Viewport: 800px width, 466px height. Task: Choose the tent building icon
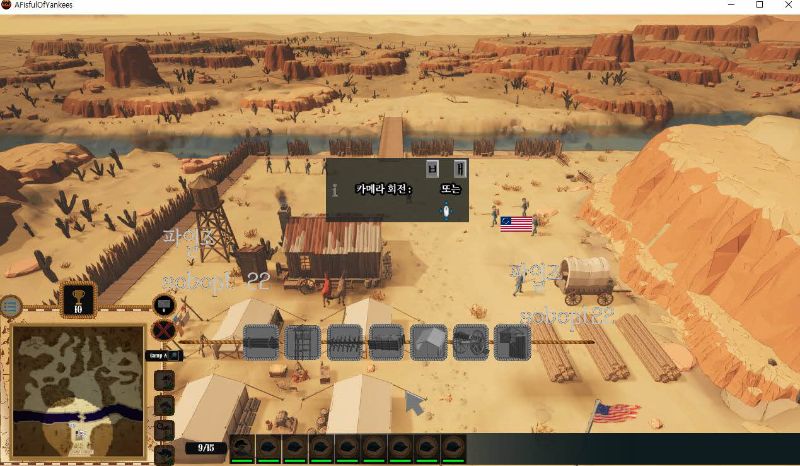click(x=428, y=342)
